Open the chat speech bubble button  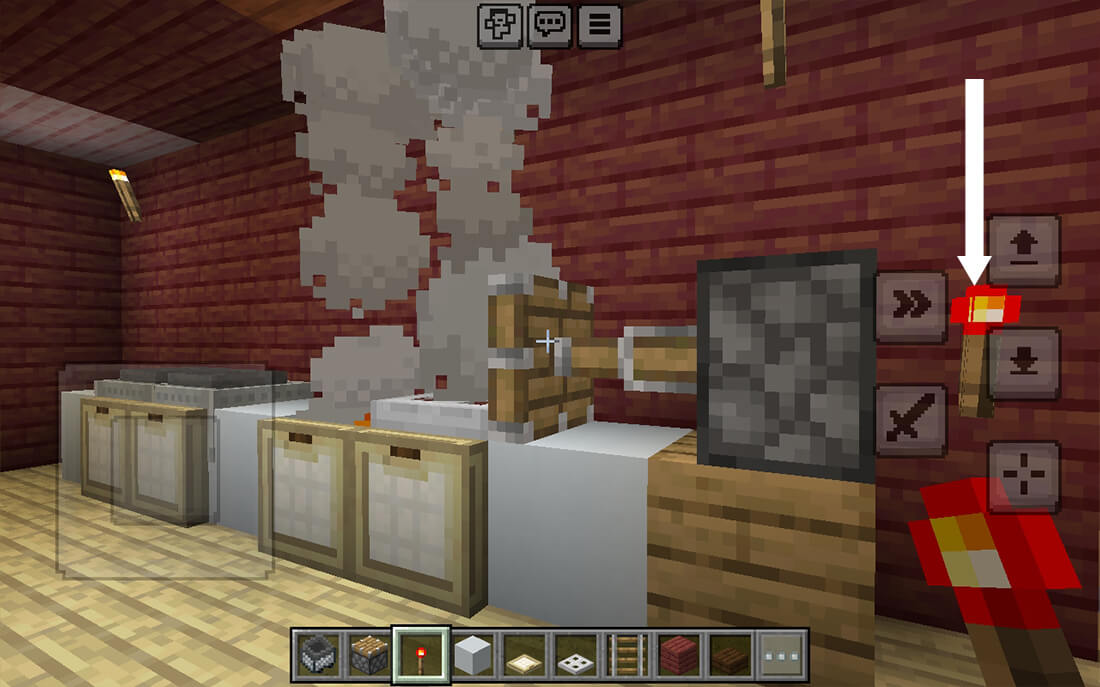(x=549, y=25)
